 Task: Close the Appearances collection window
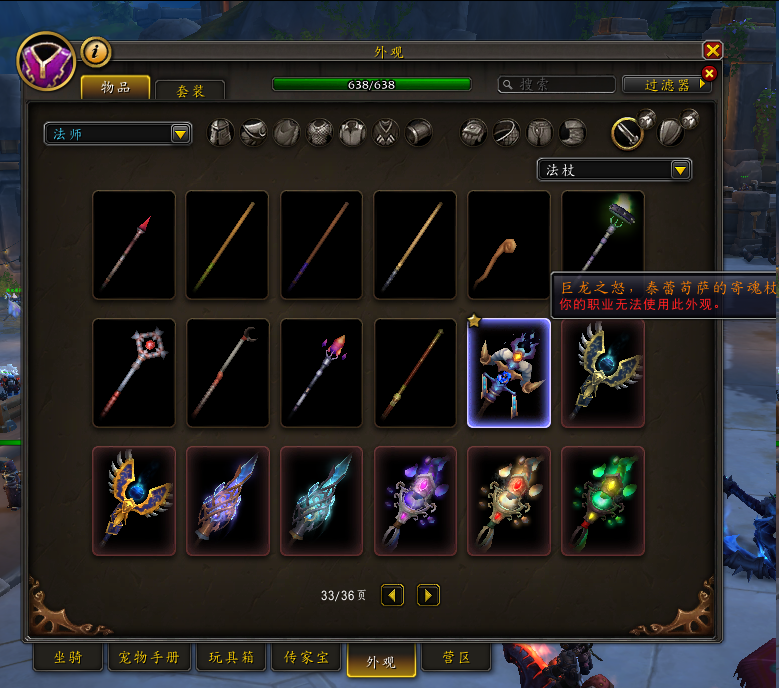coord(712,51)
